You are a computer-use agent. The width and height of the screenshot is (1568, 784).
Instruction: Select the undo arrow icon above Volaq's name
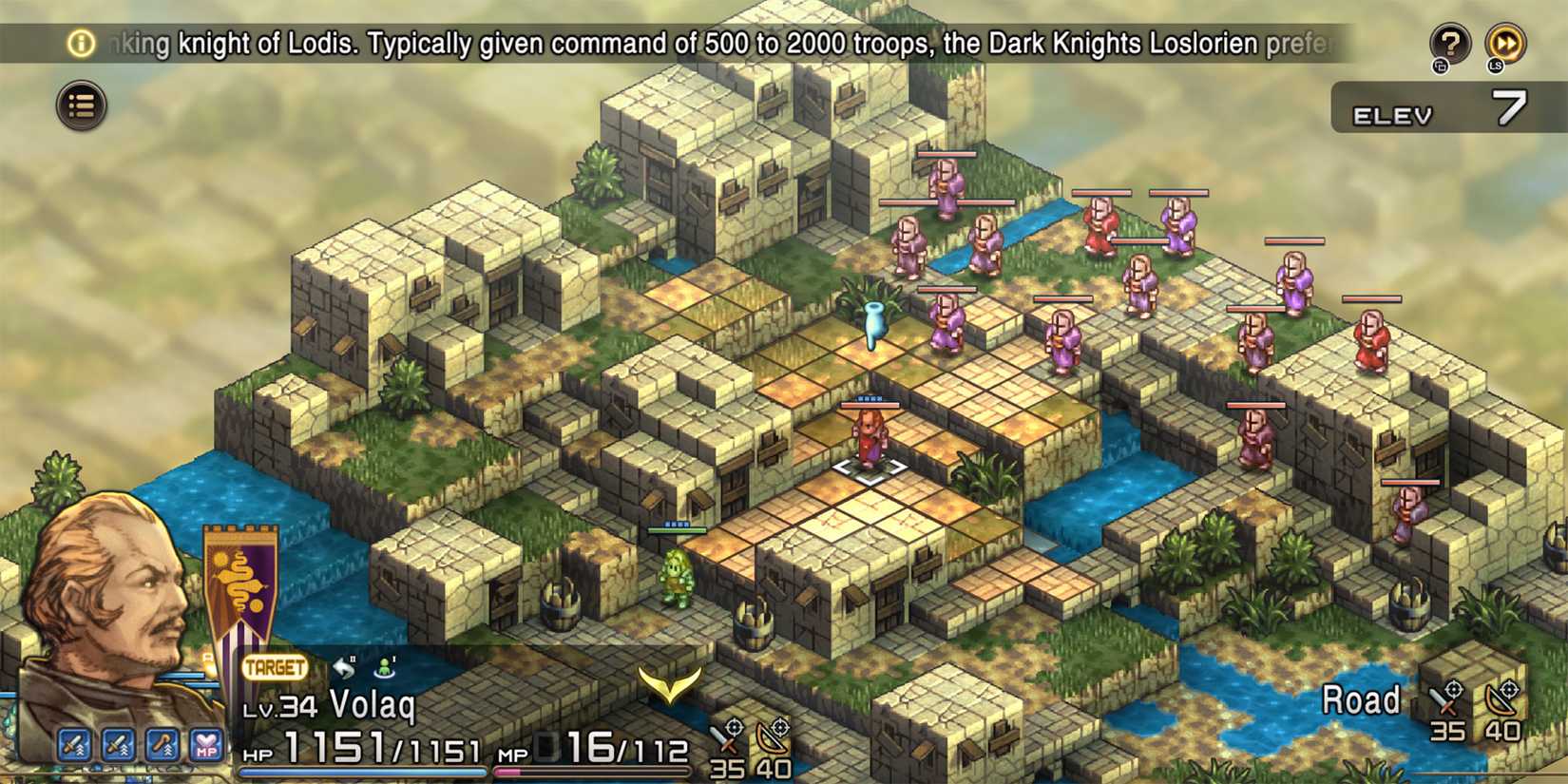[342, 665]
